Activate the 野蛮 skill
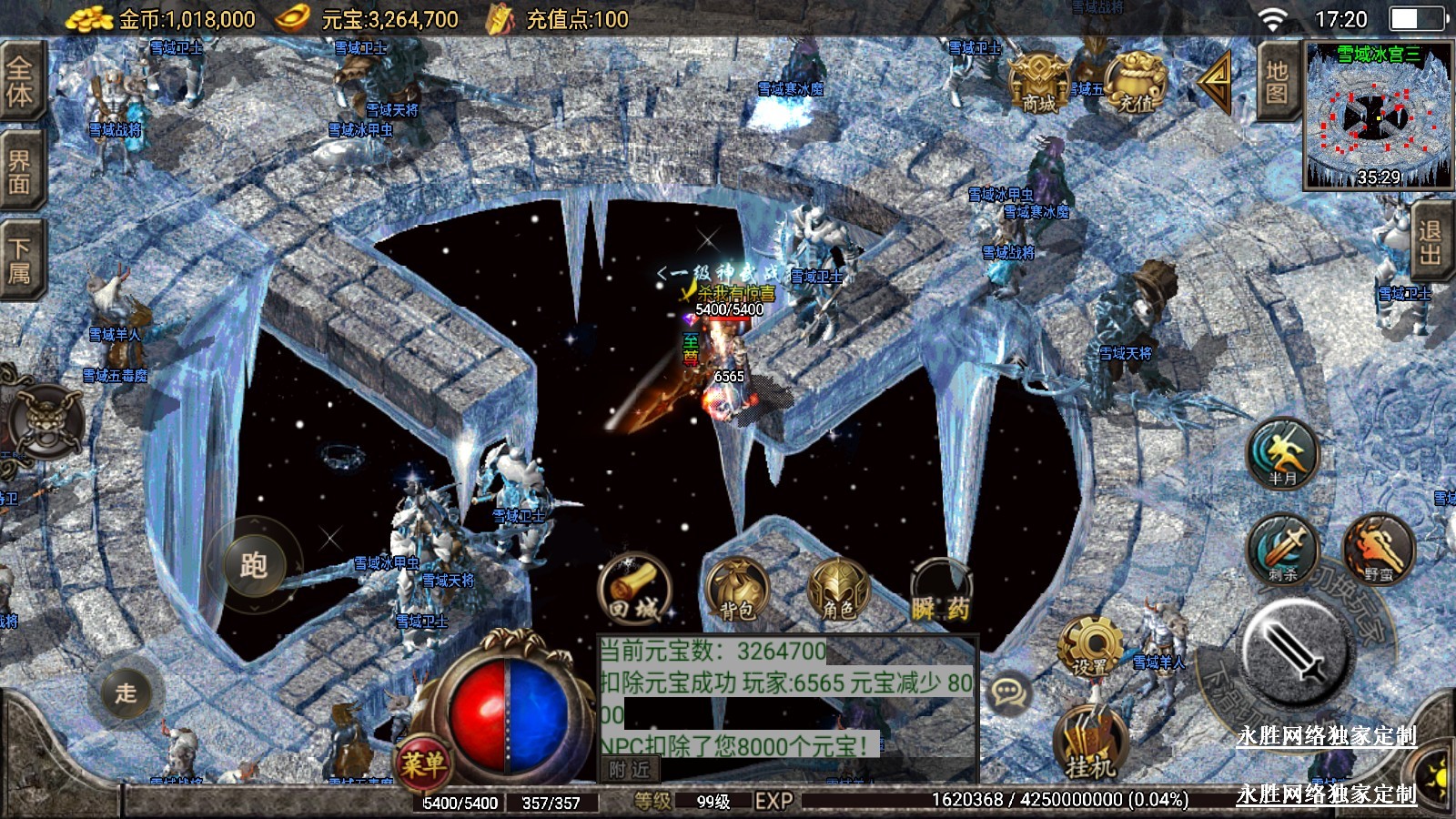 [1379, 550]
